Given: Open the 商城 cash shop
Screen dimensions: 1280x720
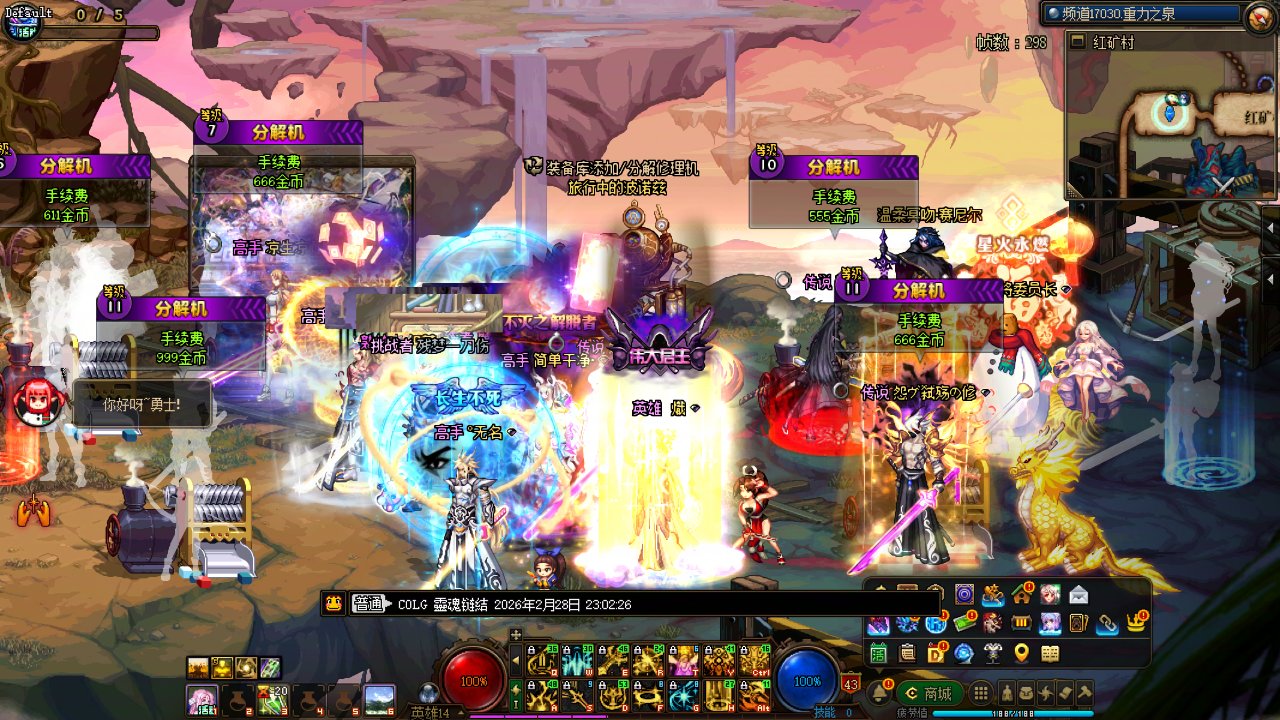Looking at the screenshot, I should click(929, 693).
